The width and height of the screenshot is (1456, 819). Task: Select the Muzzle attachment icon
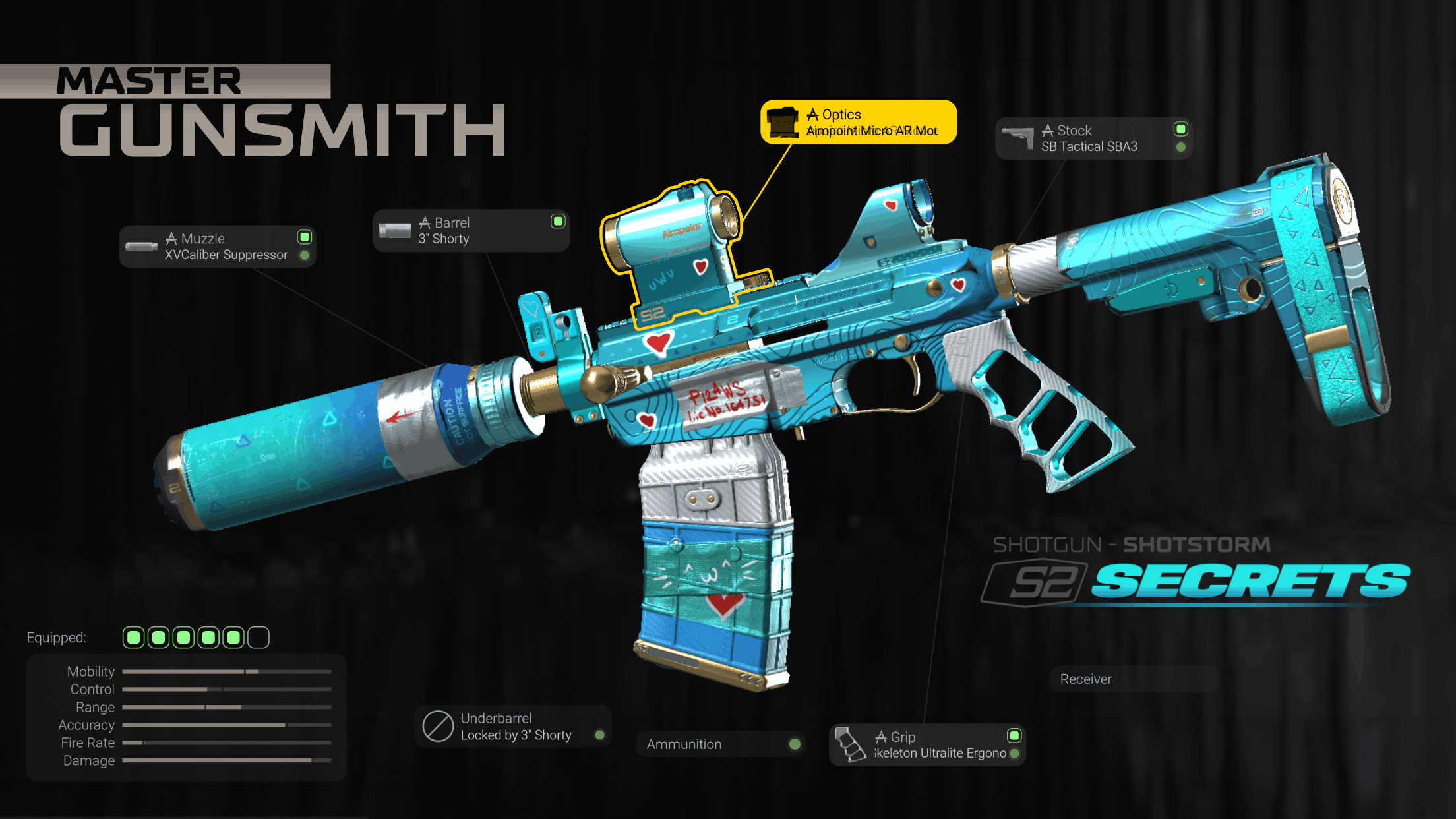[140, 246]
